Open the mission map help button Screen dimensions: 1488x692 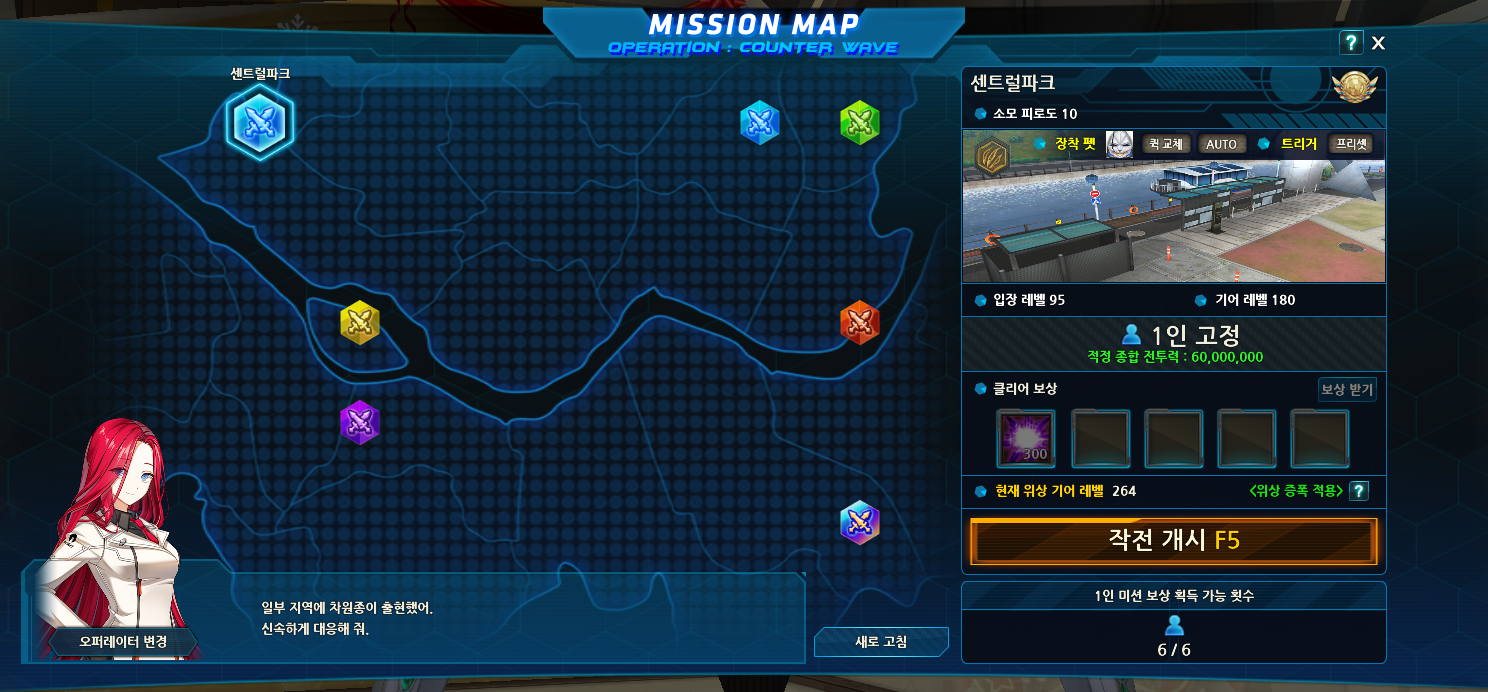point(1351,43)
